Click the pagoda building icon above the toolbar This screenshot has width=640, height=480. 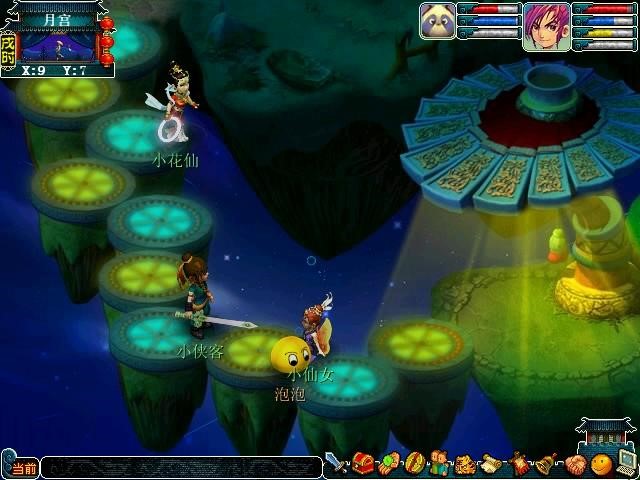[x=605, y=434]
